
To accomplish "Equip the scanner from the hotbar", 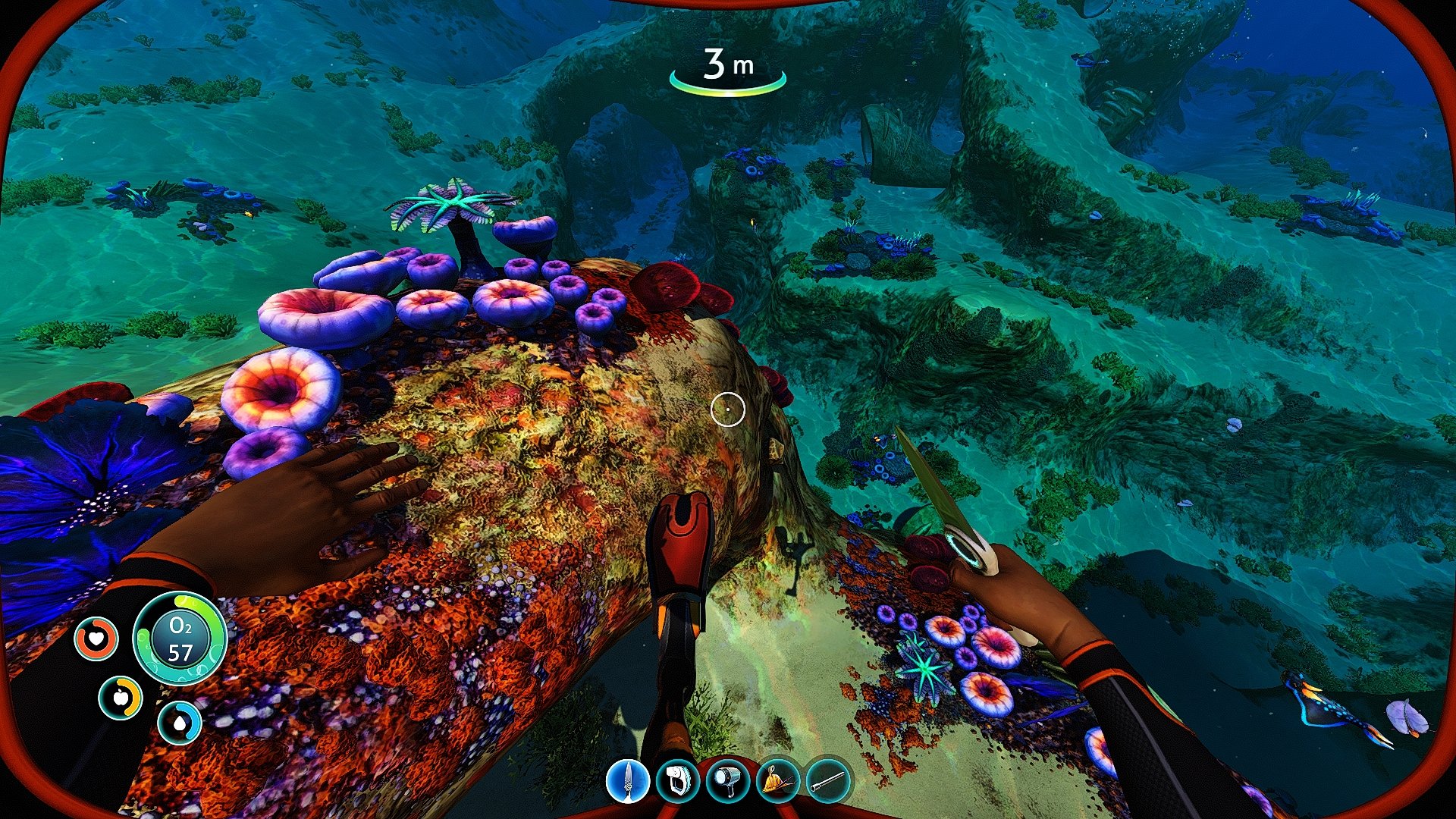I will 677,780.
